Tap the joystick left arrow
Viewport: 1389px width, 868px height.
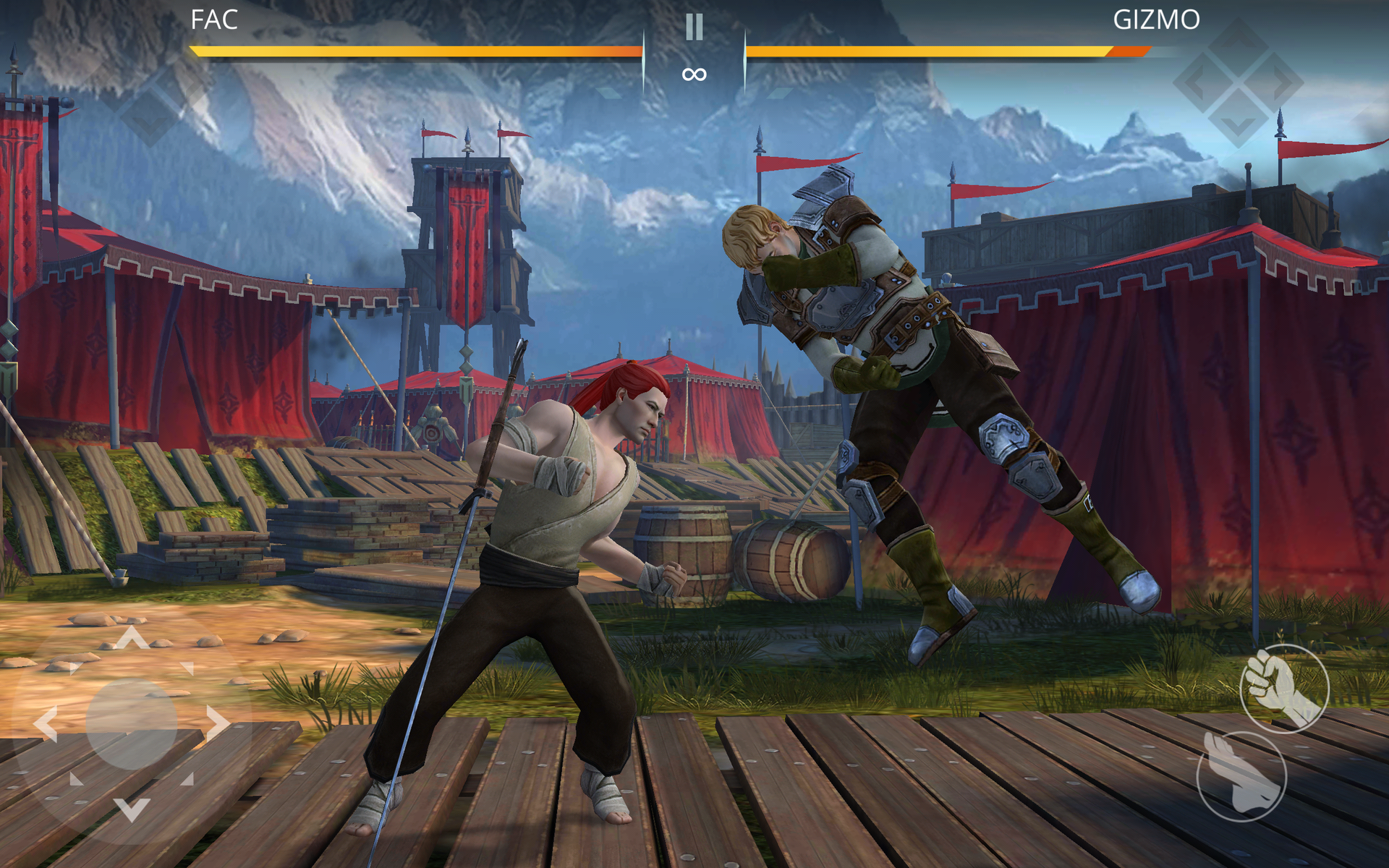(x=46, y=723)
